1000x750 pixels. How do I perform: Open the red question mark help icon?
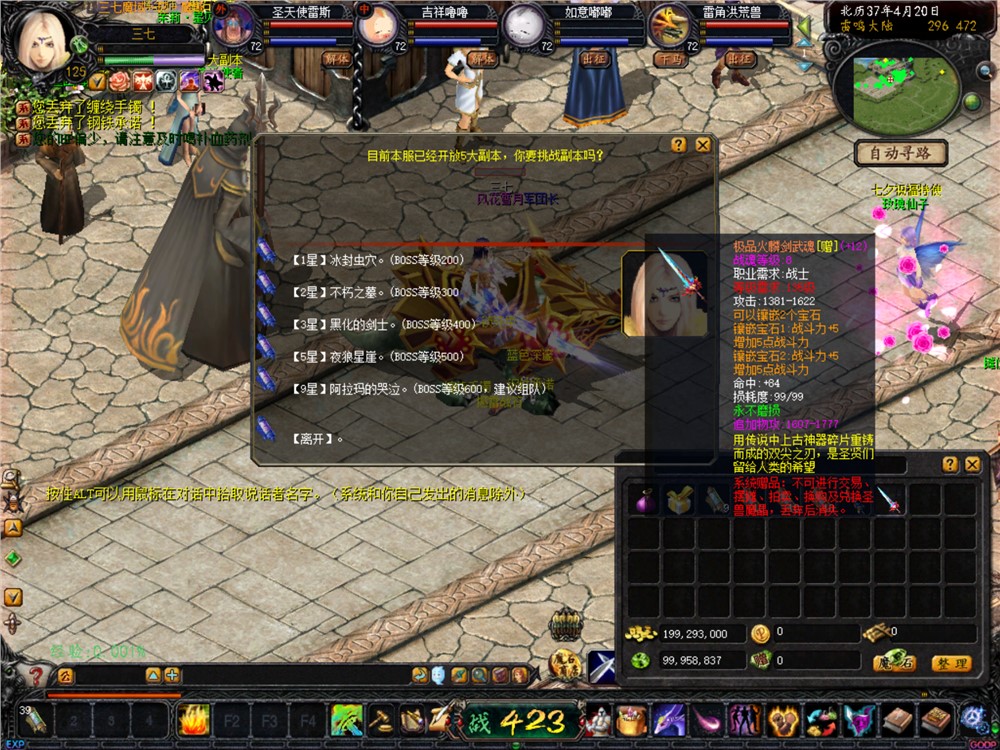37,677
